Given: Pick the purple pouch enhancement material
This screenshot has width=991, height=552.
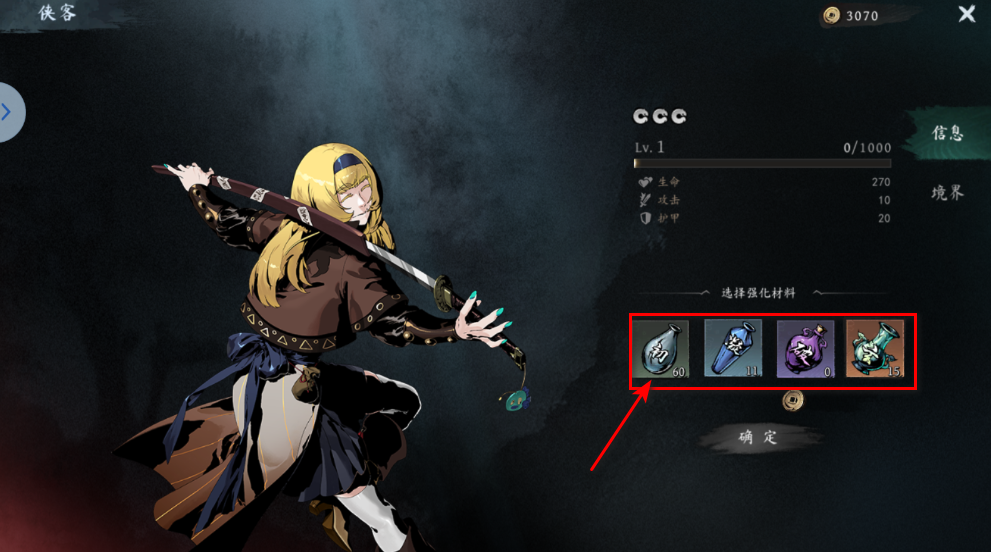Looking at the screenshot, I should (x=805, y=349).
